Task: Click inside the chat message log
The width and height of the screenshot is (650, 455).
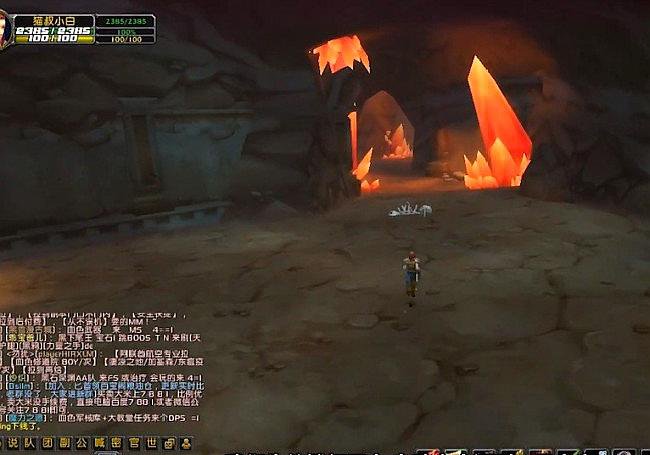Action: (100, 370)
